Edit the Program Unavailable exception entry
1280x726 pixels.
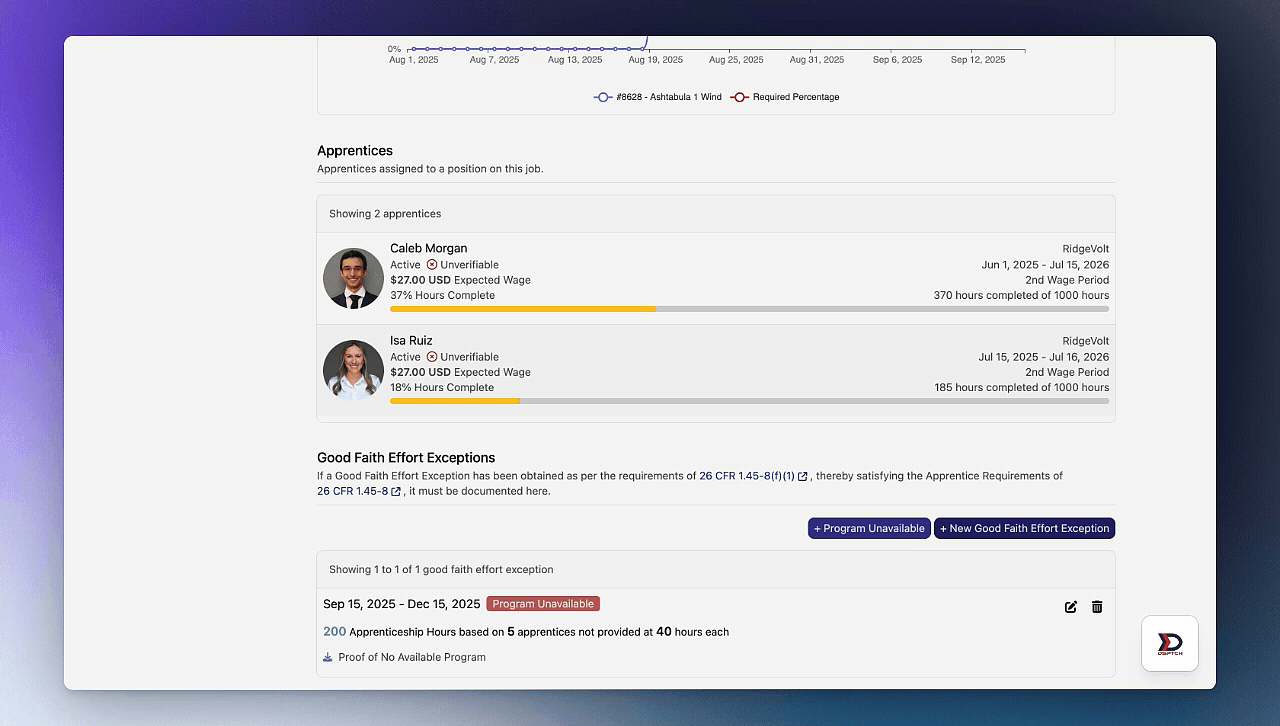[x=1071, y=607]
